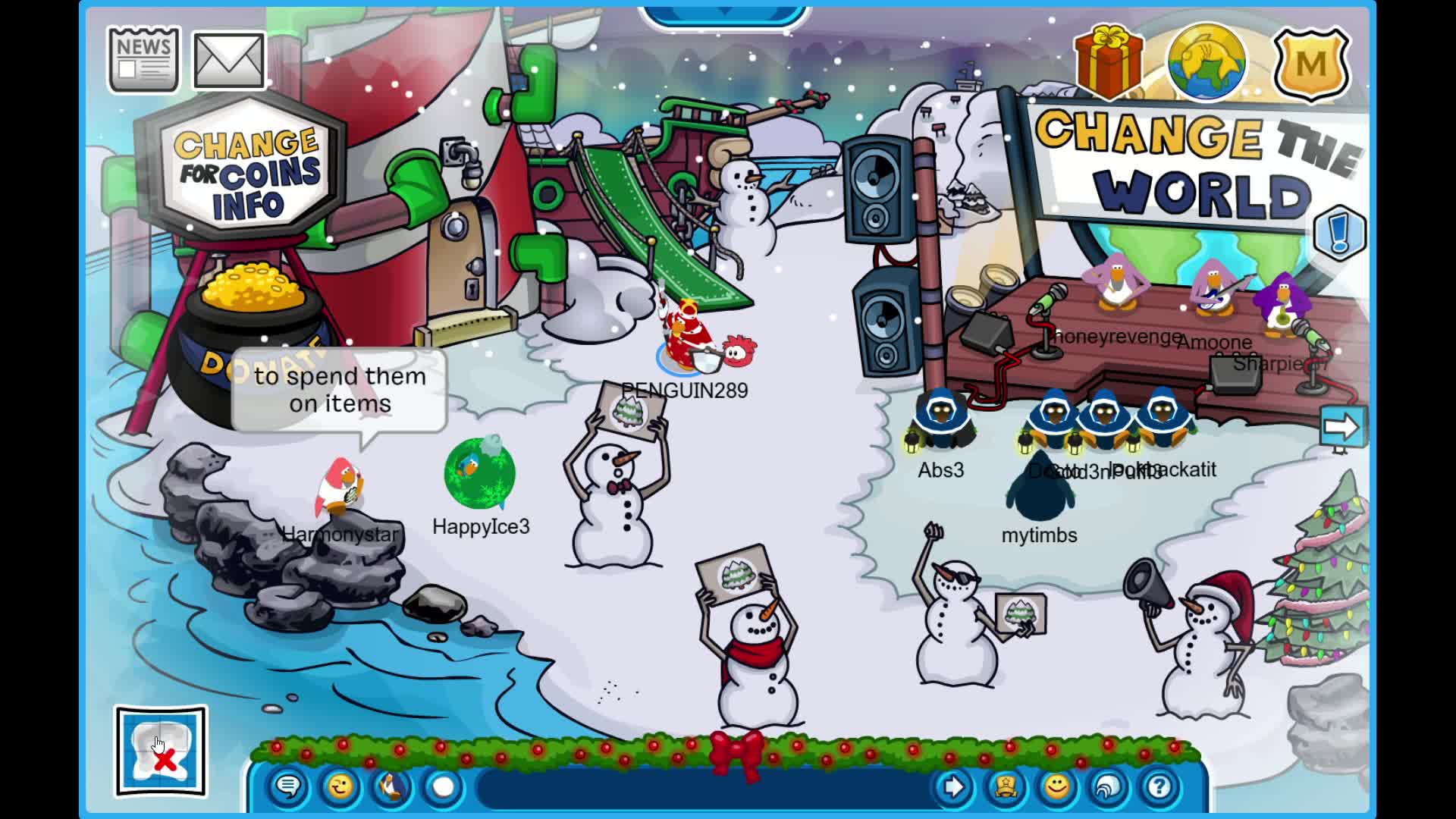Image resolution: width=1456 pixels, height=819 pixels.
Task: Click the penguin named HappyIce3
Action: [x=480, y=475]
